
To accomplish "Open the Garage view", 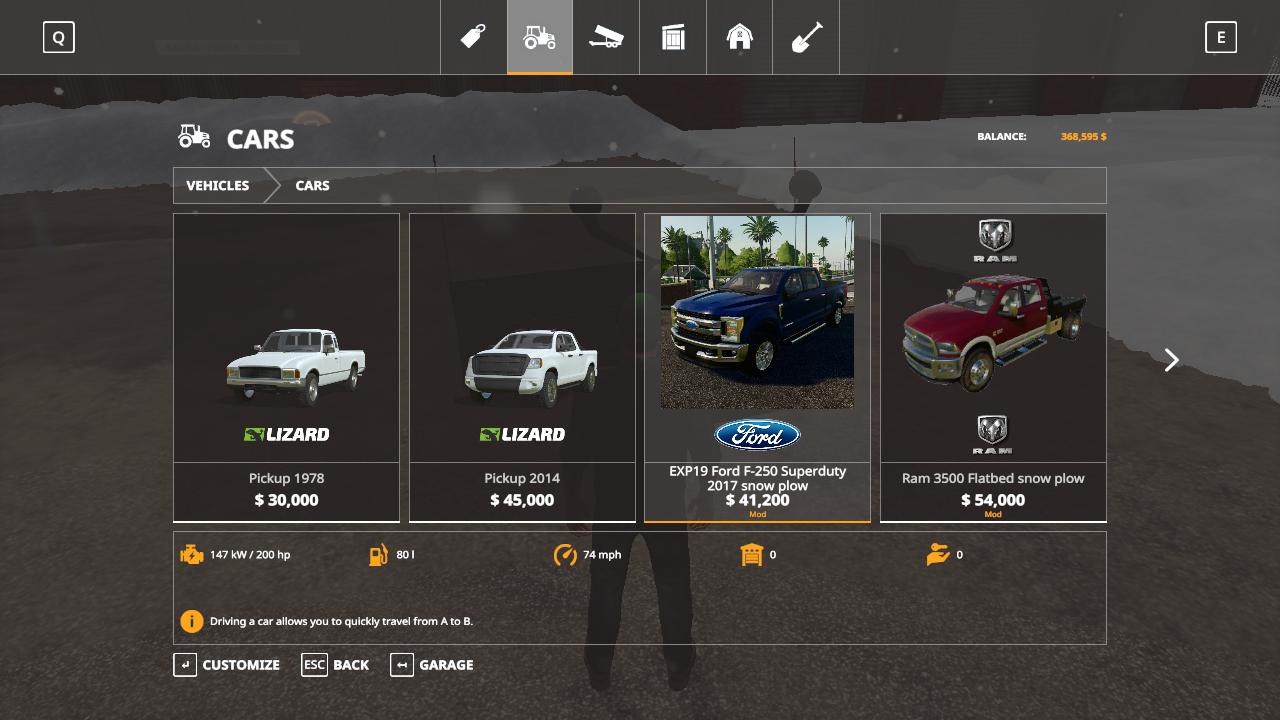I will pyautogui.click(x=432, y=665).
